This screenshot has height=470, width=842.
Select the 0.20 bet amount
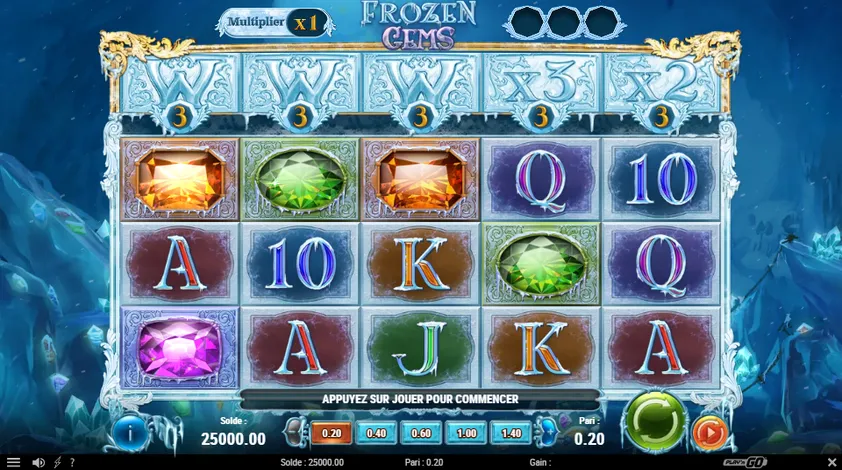330,433
